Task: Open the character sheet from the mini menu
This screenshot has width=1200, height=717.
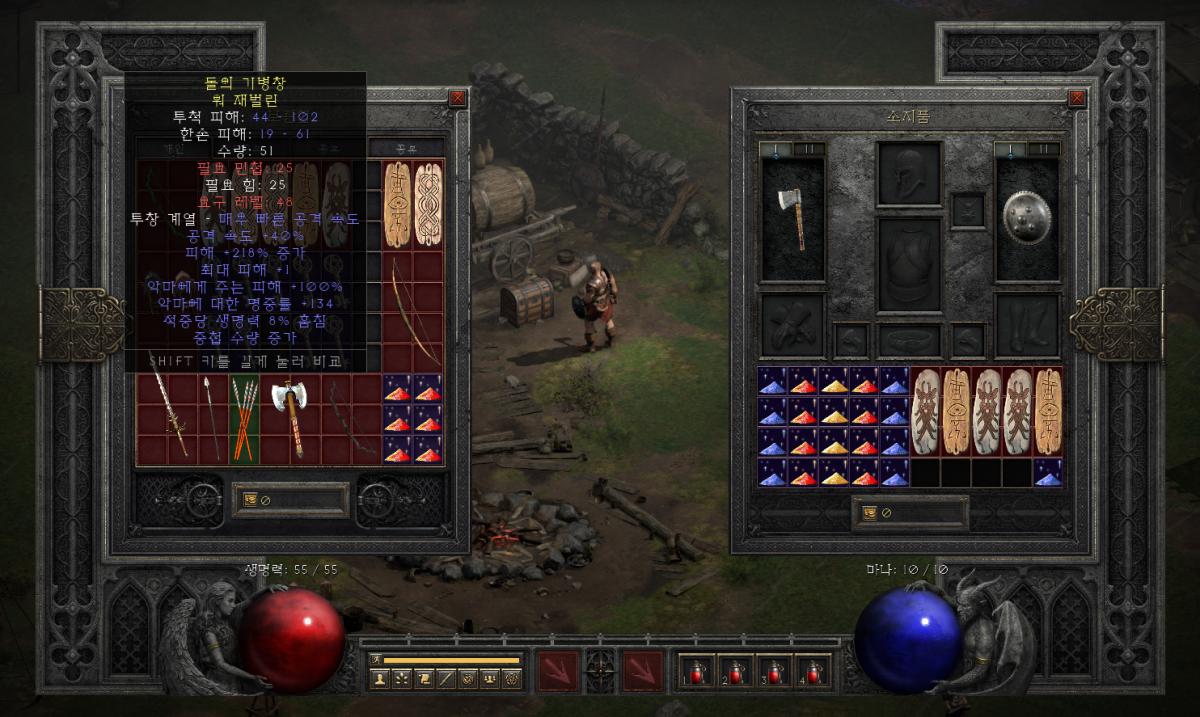Action: pos(381,679)
